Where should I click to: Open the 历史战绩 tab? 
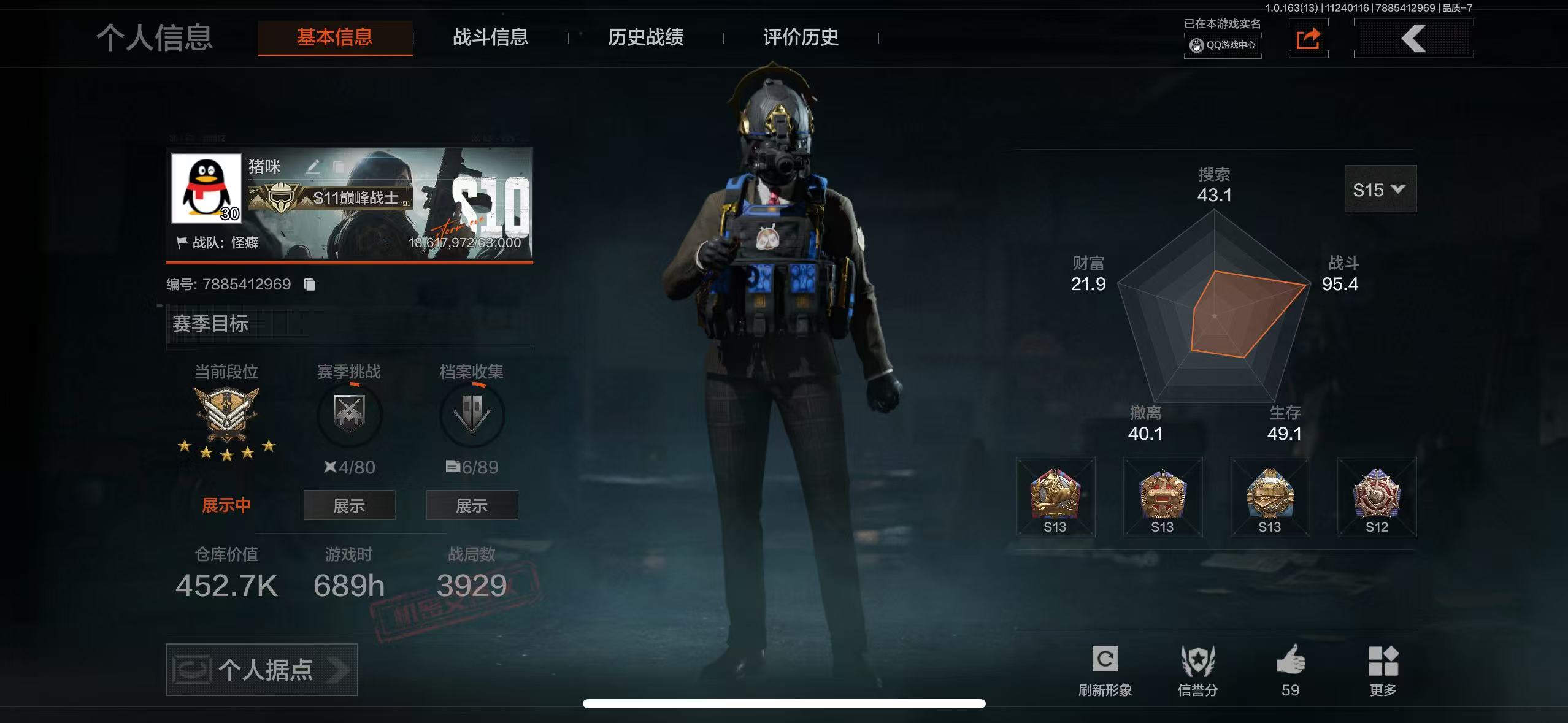[645, 37]
